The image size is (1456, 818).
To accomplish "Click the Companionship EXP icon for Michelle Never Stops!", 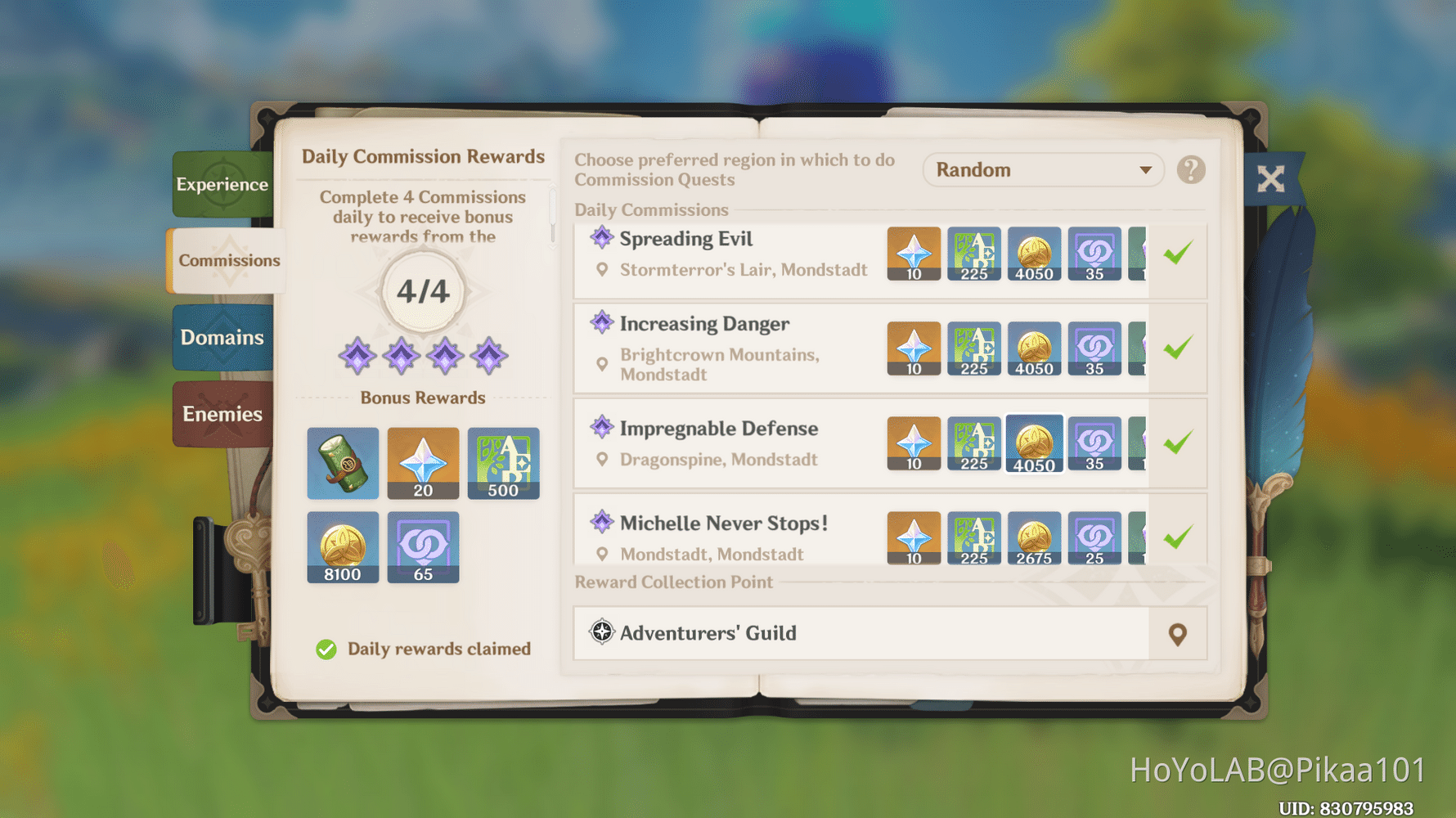I will [1094, 537].
